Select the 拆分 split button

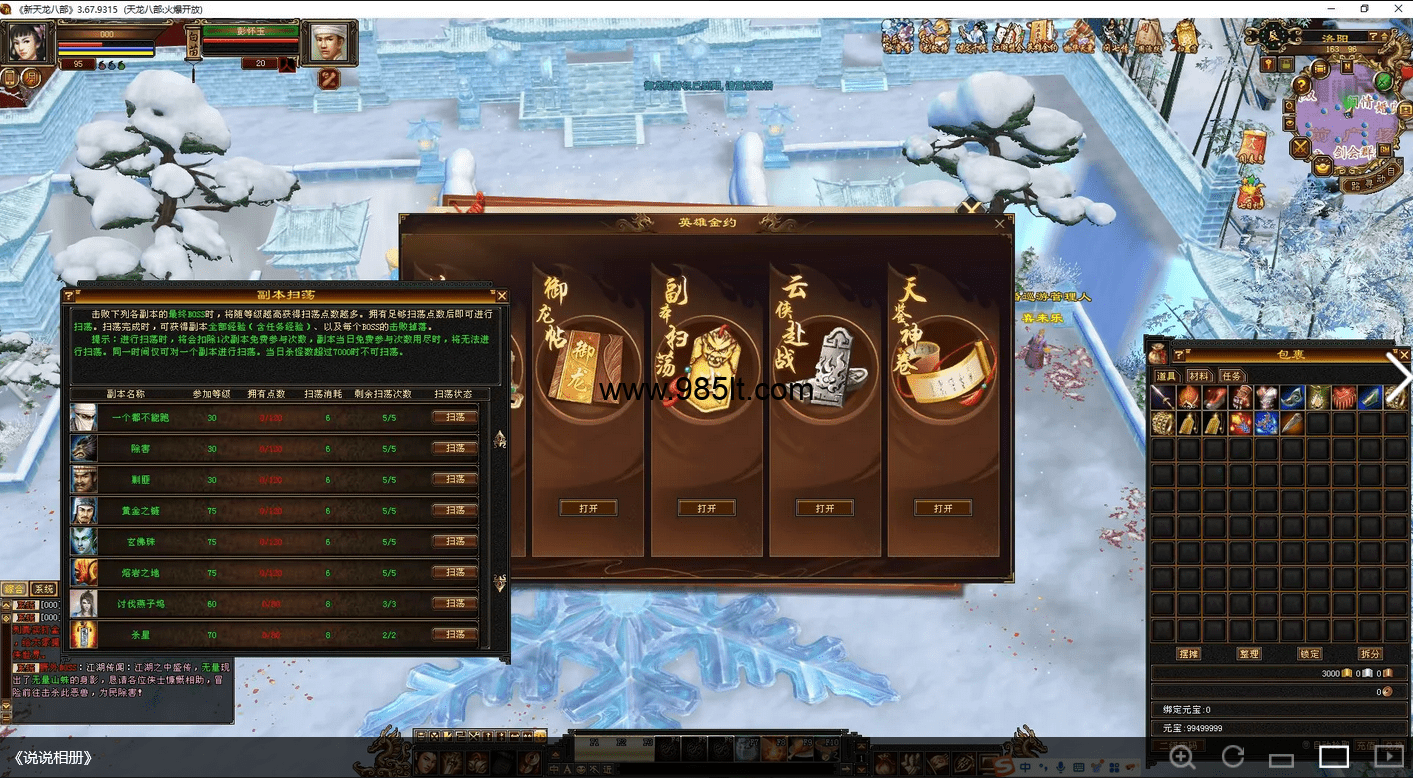point(1370,653)
